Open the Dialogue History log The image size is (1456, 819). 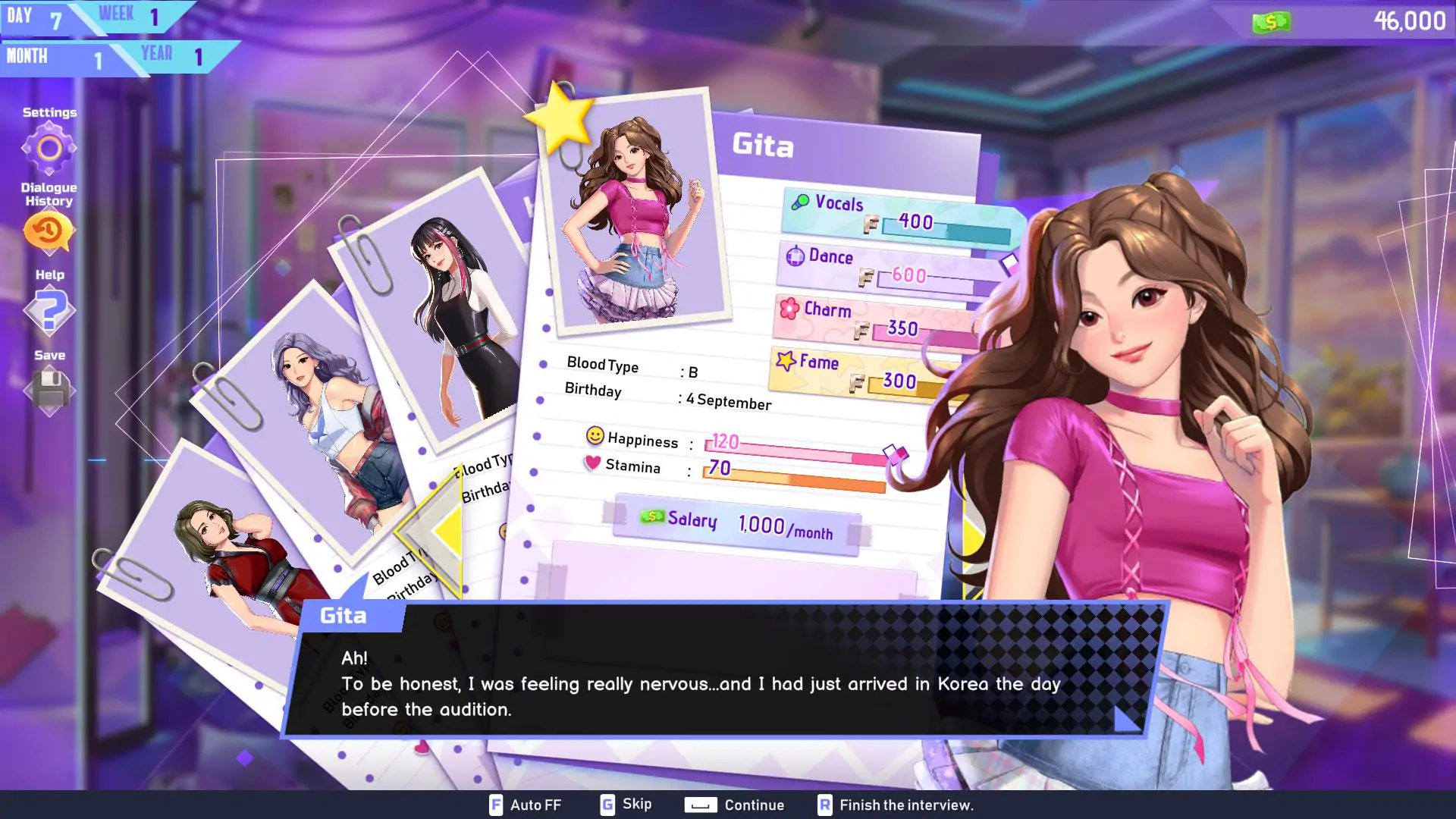pos(49,231)
